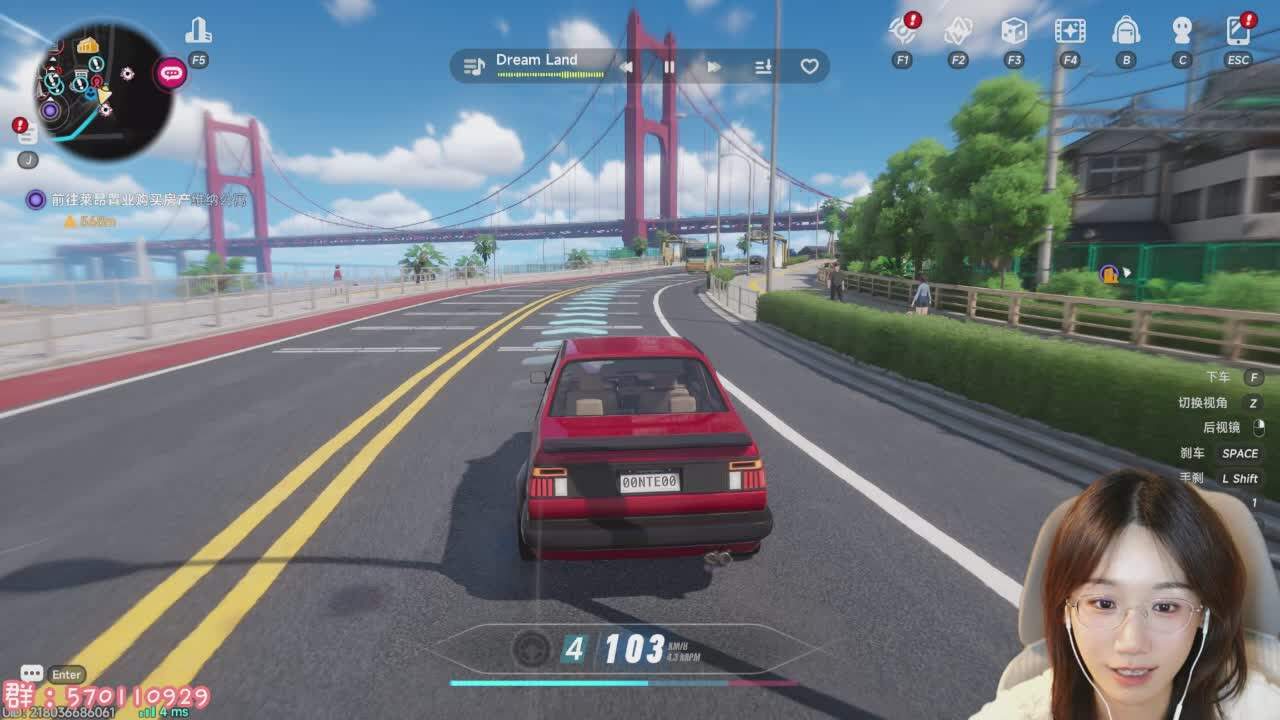
Task: Open the dice cube menu icon
Action: tap(1014, 32)
